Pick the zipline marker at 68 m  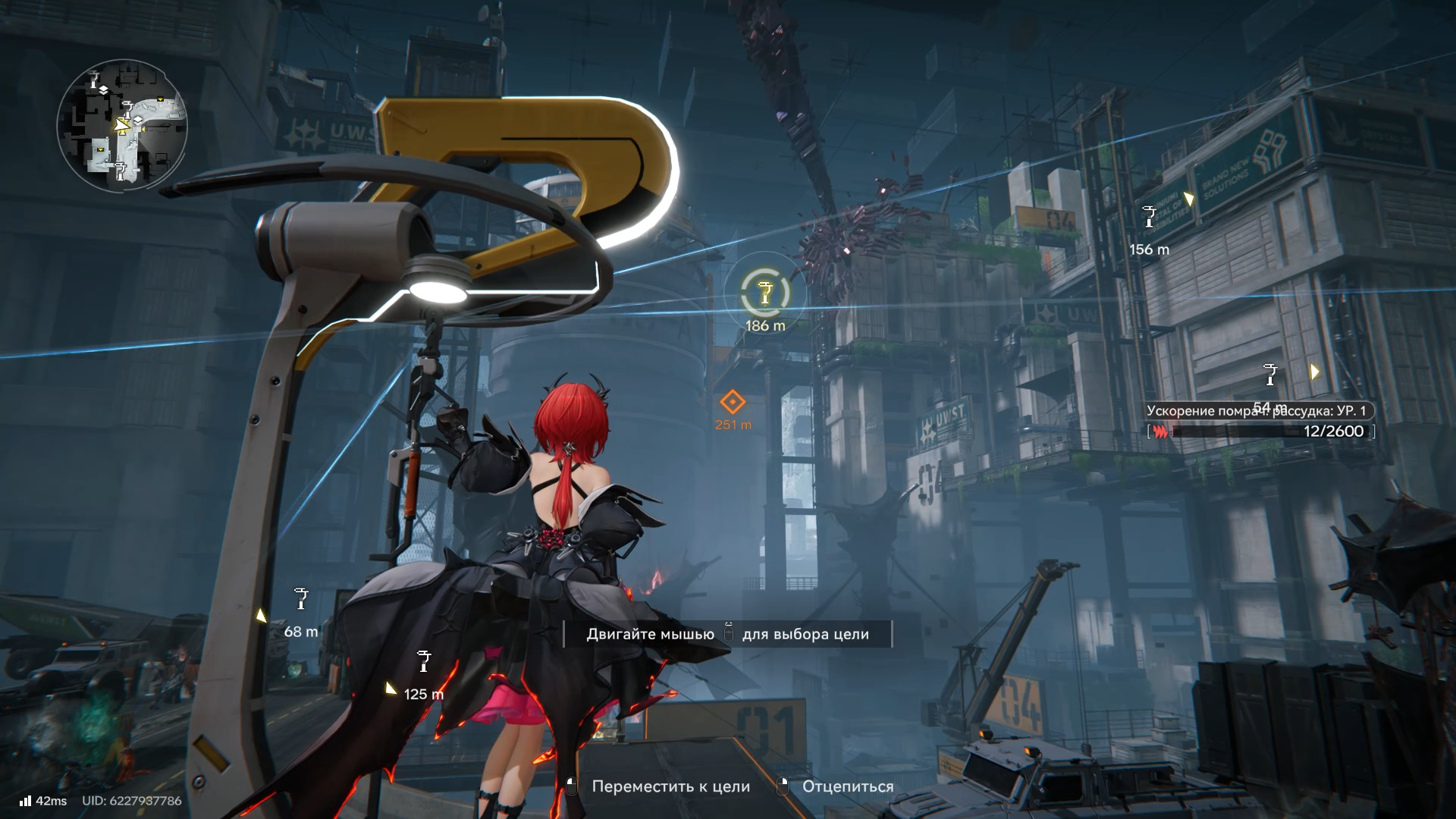tap(301, 600)
